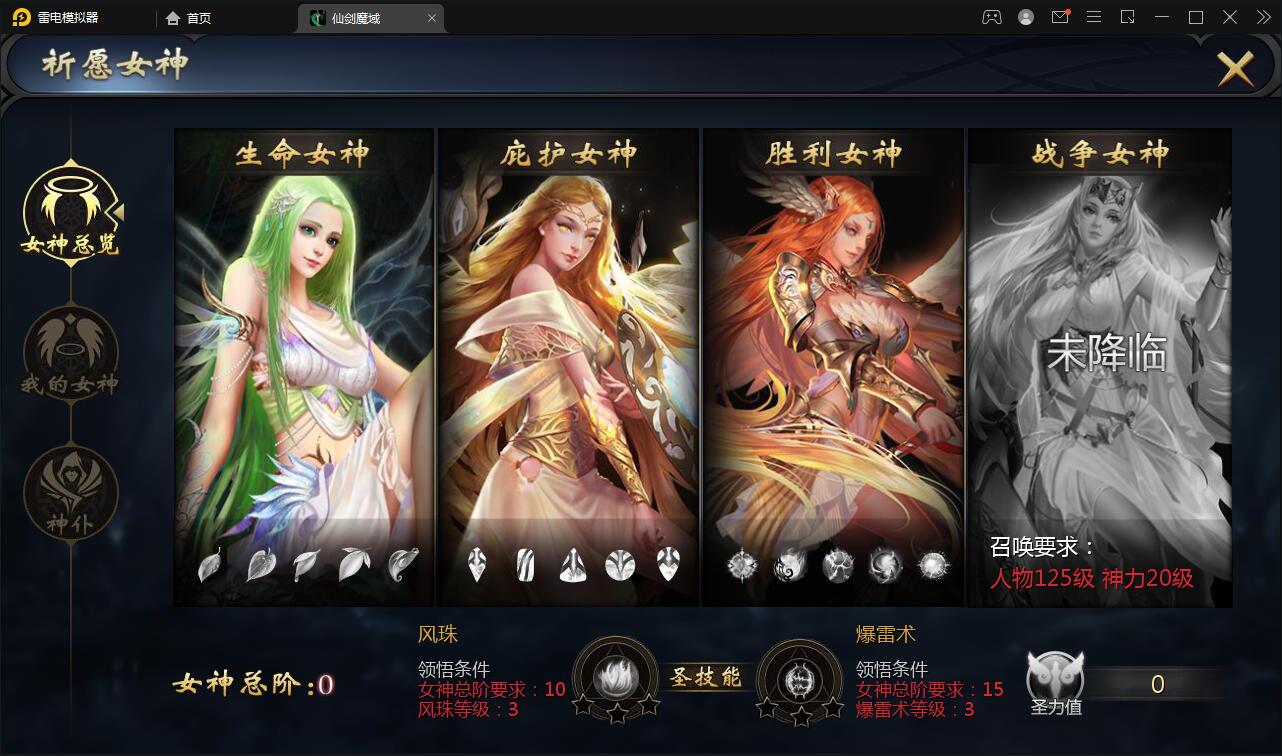
Task: Open the emulator hamburger menu icon
Action: coord(1094,17)
